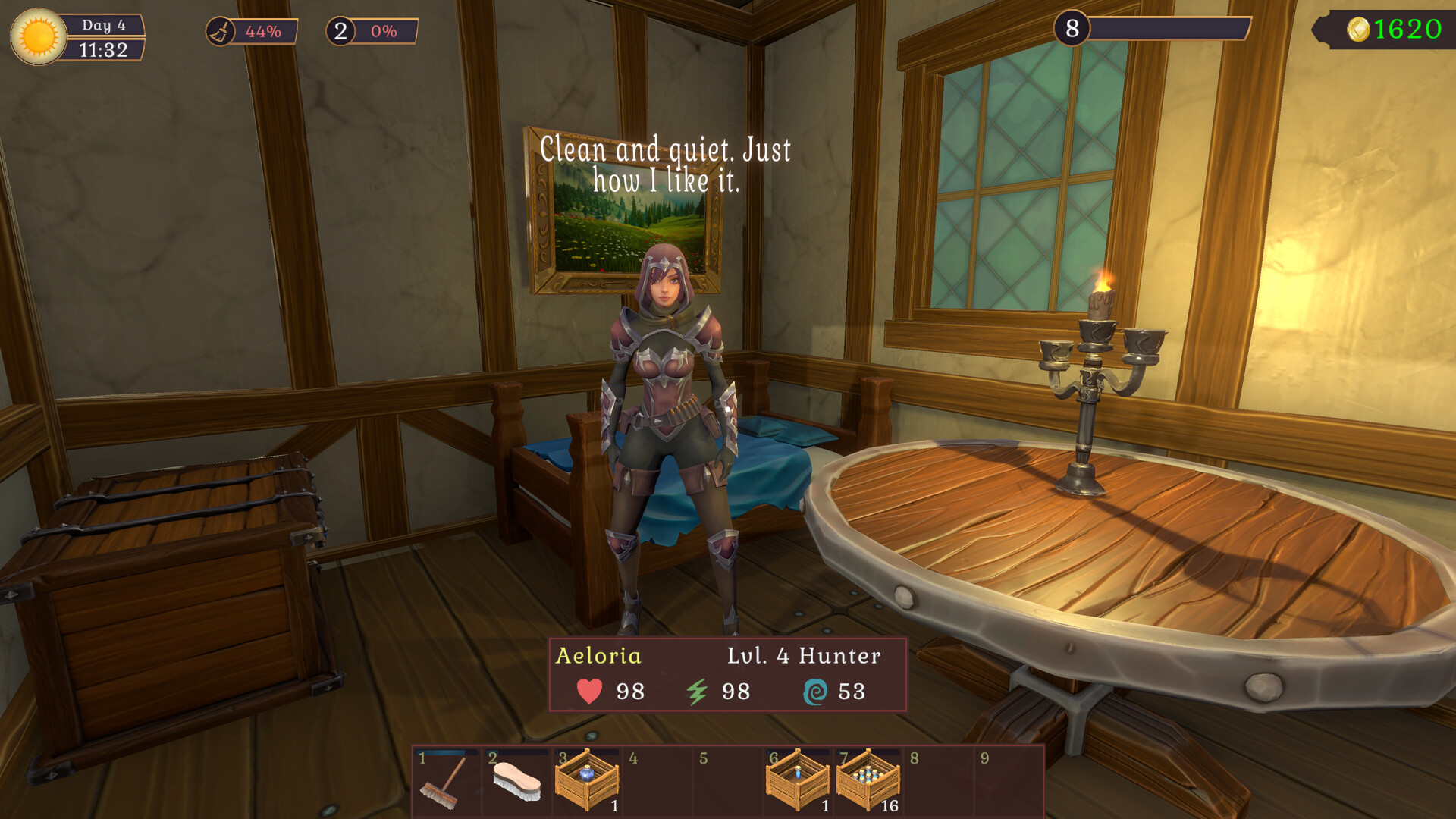The image size is (1456, 819).
Task: Select the broom in the hotbar
Action: click(x=445, y=782)
